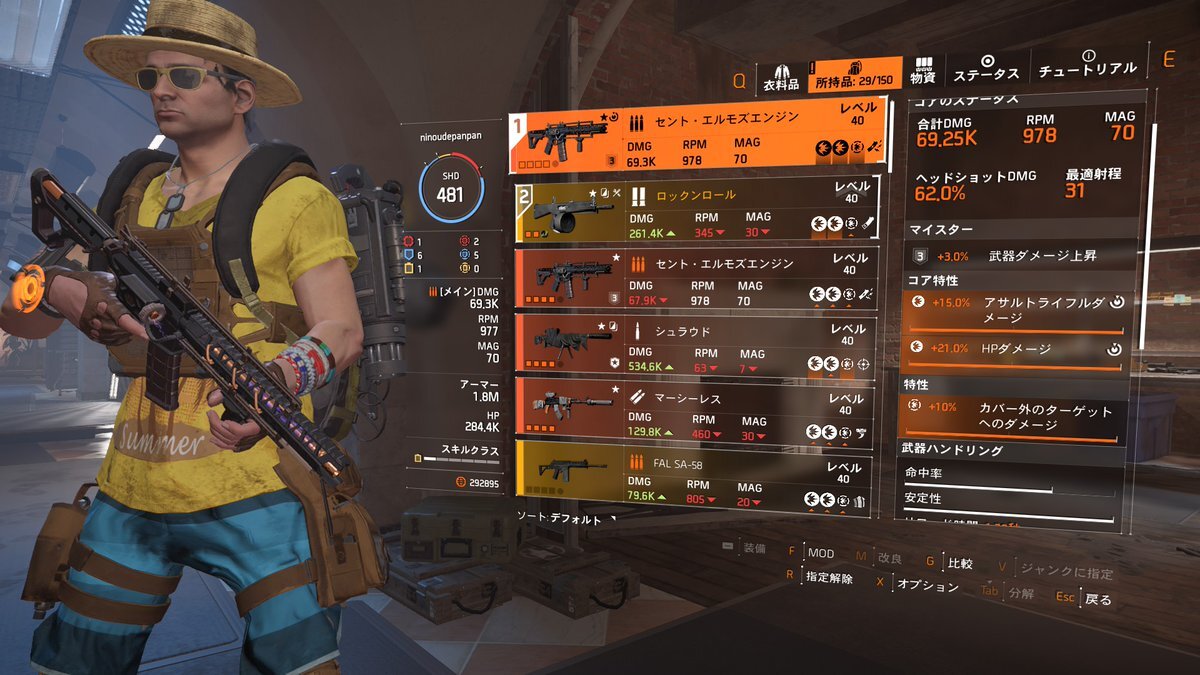
Task: Choose the セント・エルモズエンジン with 67.9K damage
Action: pyautogui.click(x=697, y=279)
